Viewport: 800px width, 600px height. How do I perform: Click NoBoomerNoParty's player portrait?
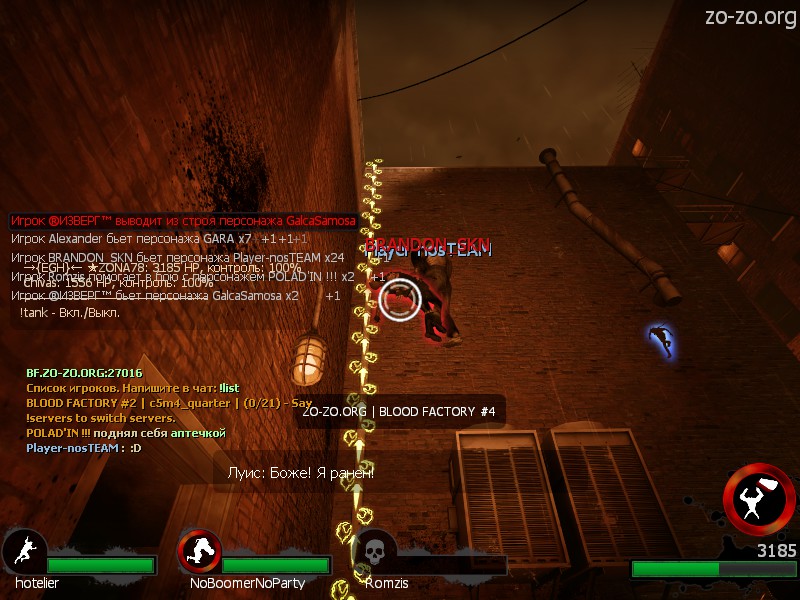[x=199, y=551]
